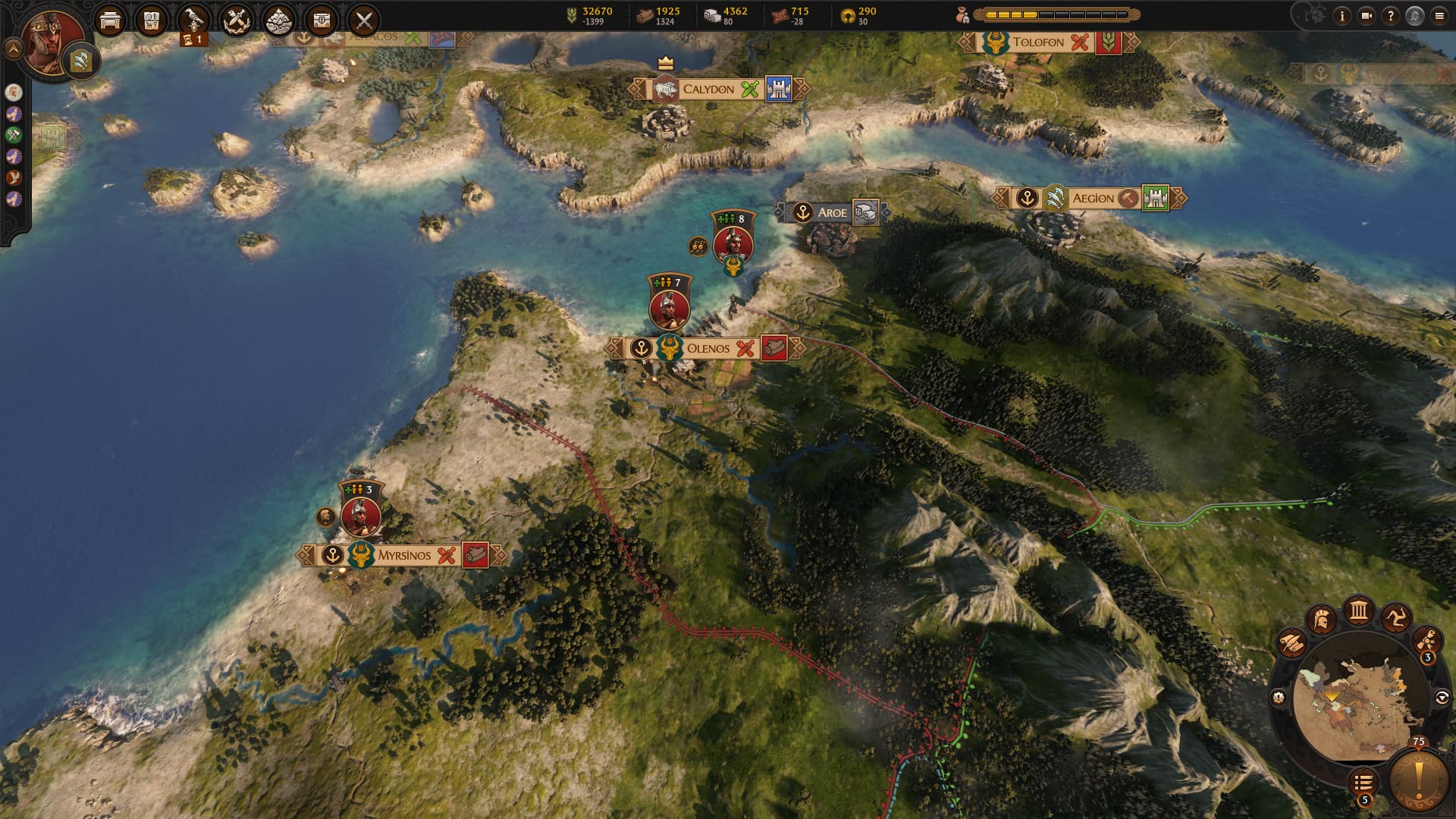
Task: Open the temple columns button above minimap
Action: click(x=1358, y=611)
